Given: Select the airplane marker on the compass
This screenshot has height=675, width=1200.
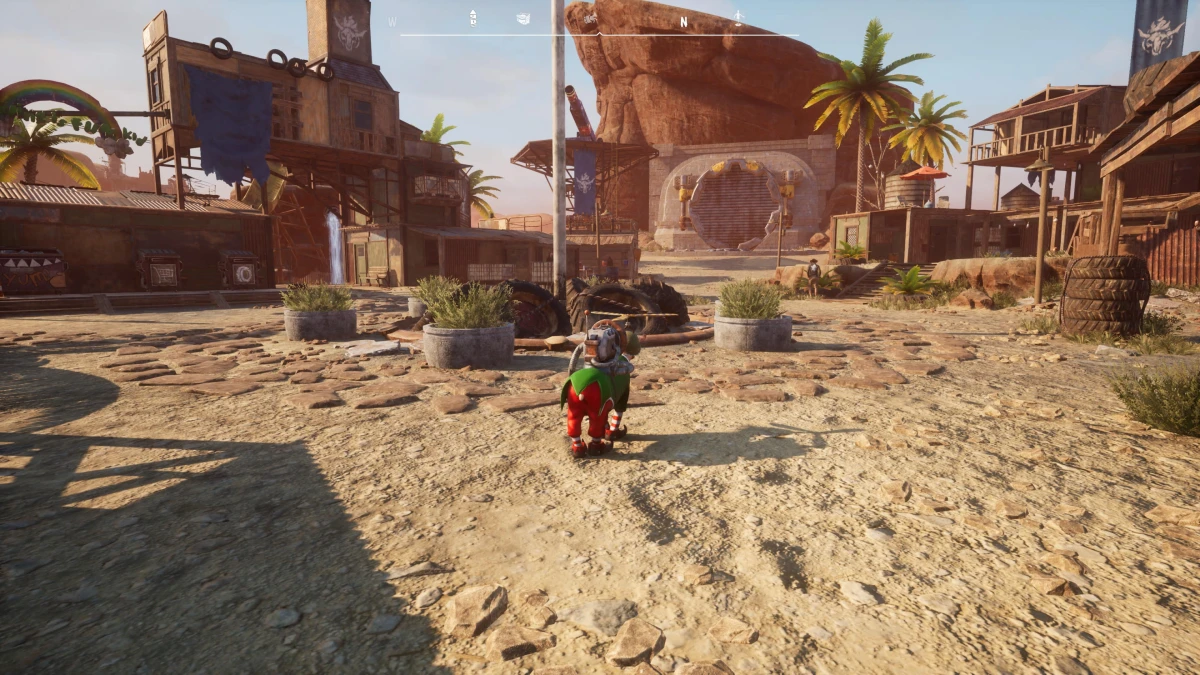Looking at the screenshot, I should tap(739, 16).
